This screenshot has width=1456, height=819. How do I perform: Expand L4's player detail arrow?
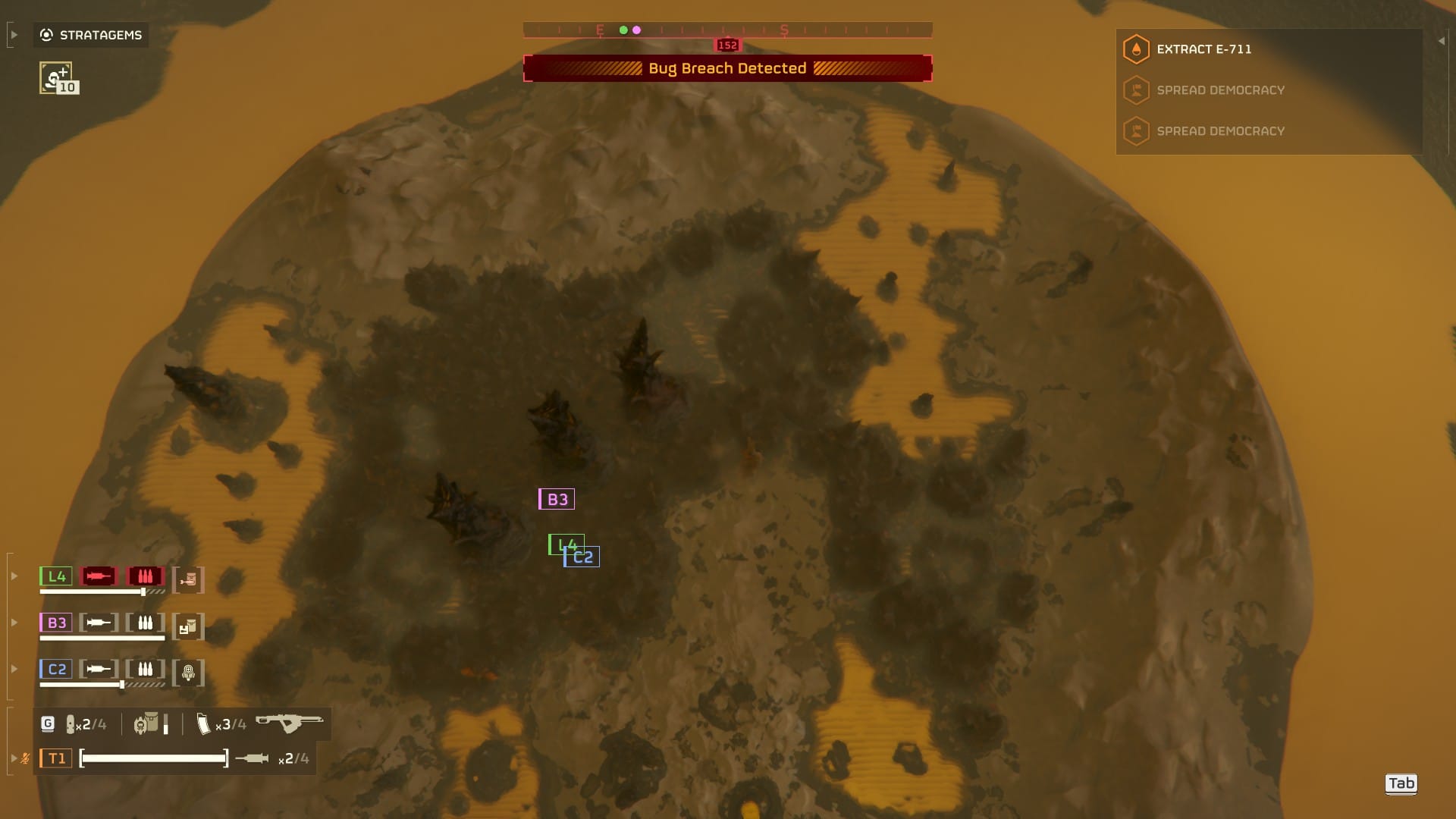(14, 576)
